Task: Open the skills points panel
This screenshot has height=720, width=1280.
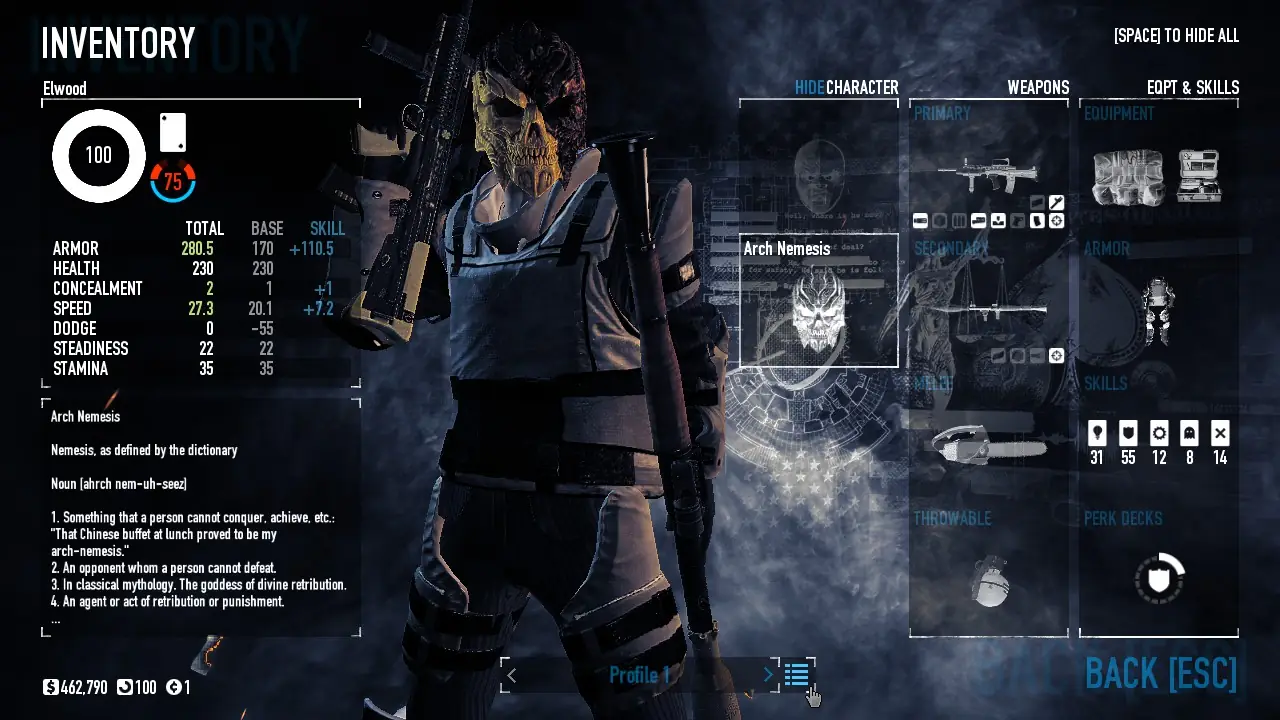Action: coord(1159,443)
